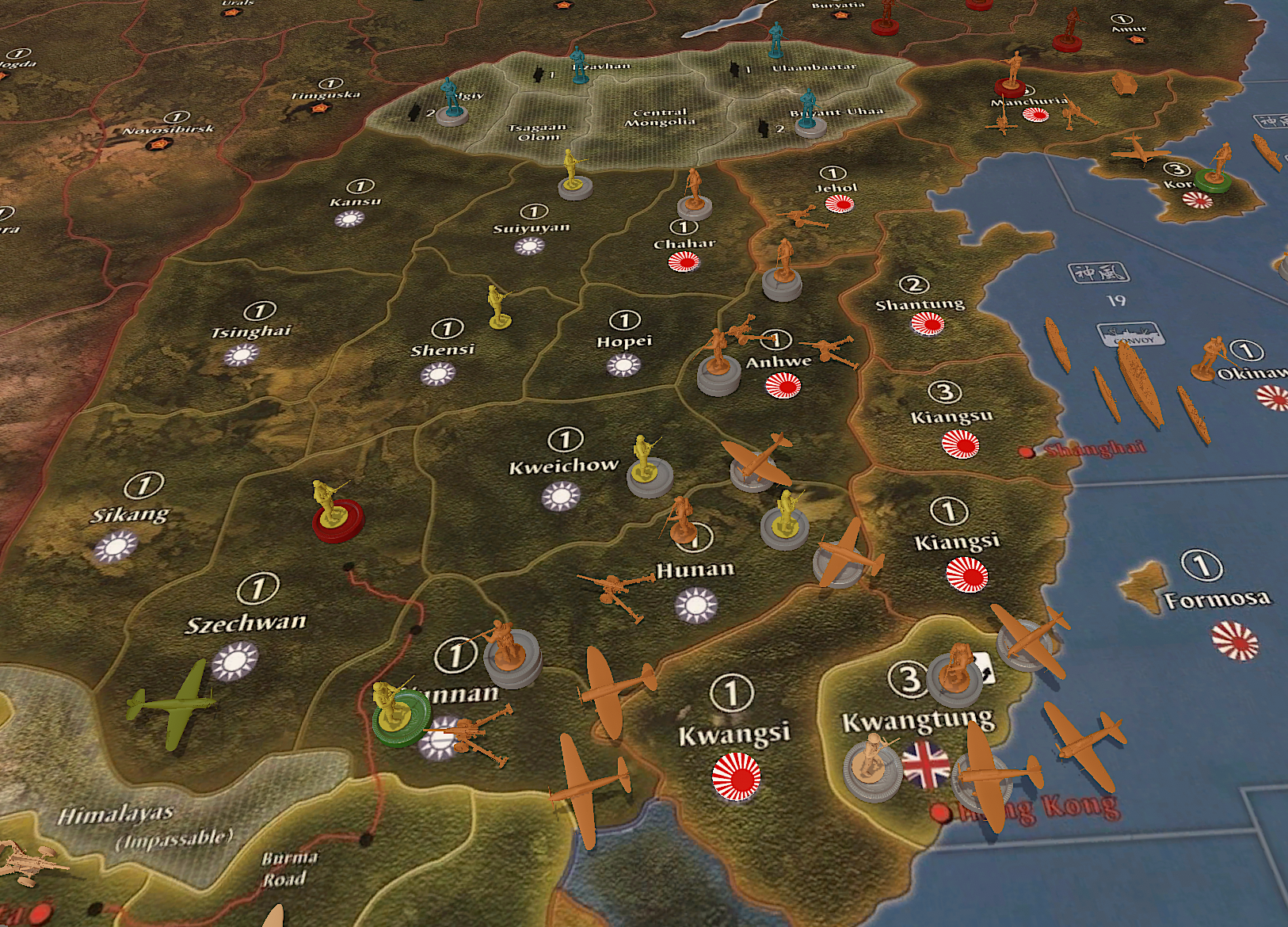Pick the Kiangsi territory
Screen dimensions: 1288x927
957,542
